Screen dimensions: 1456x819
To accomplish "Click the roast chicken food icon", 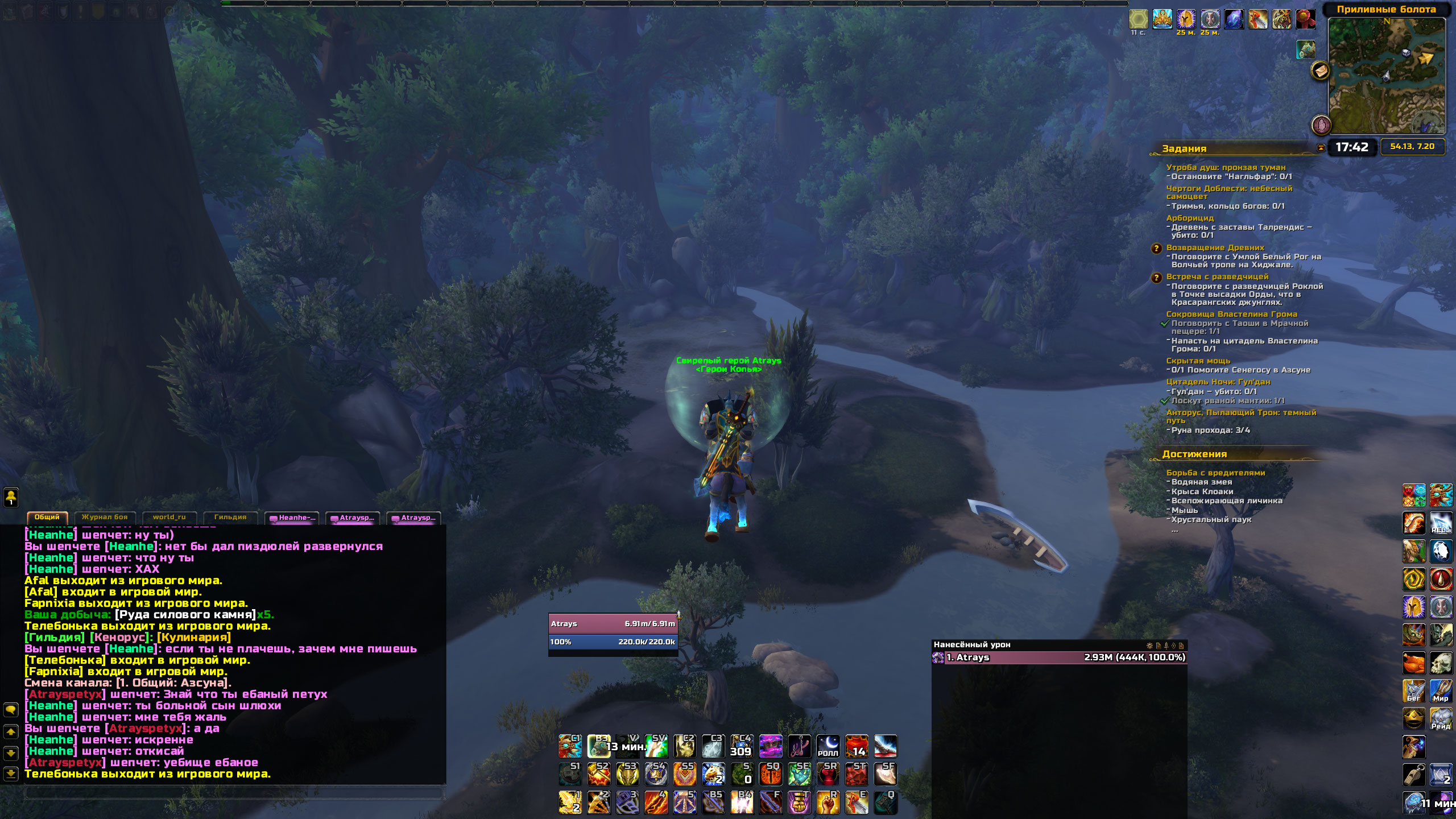I will tap(1413, 663).
